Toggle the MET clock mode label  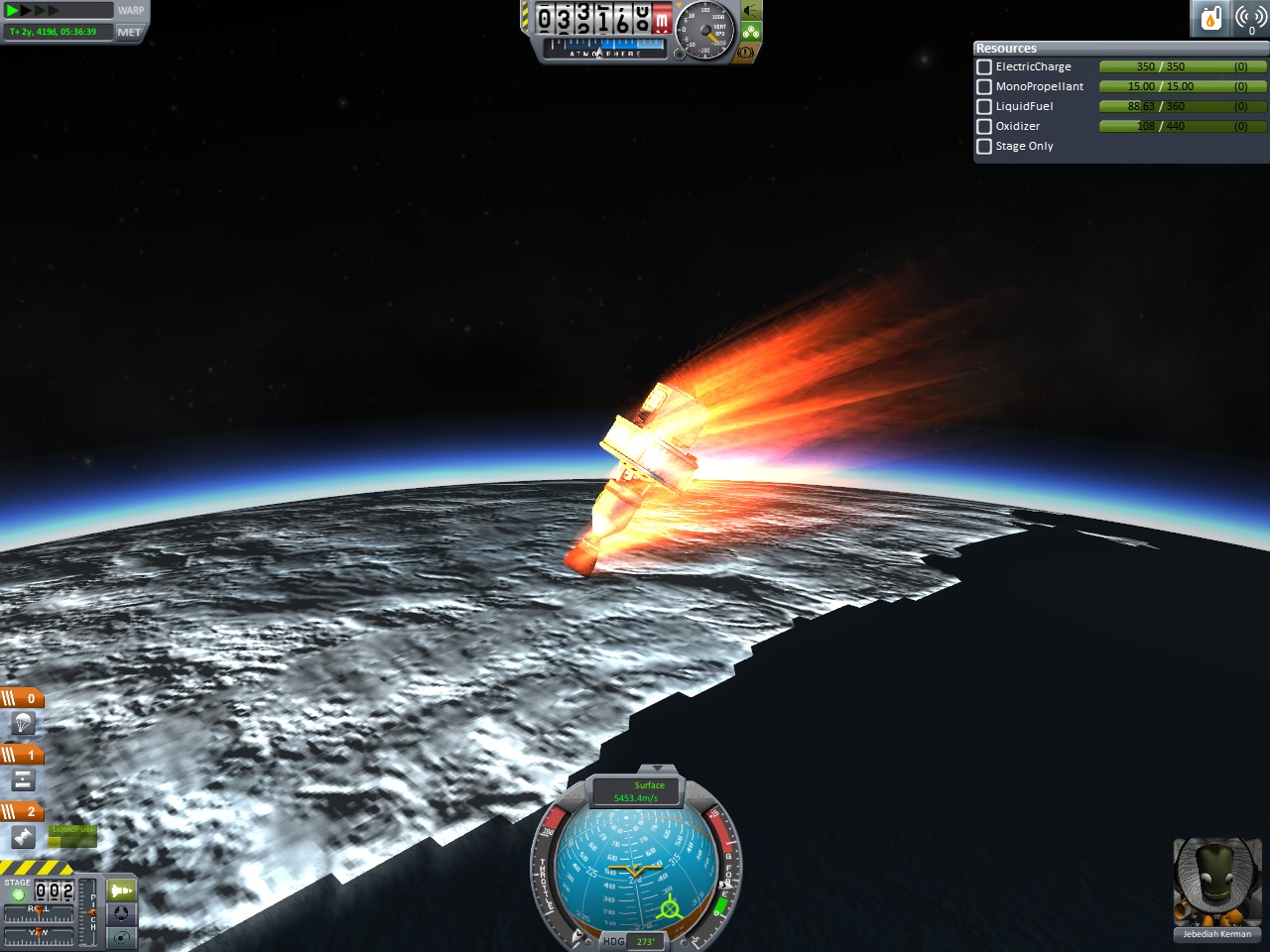[129, 32]
